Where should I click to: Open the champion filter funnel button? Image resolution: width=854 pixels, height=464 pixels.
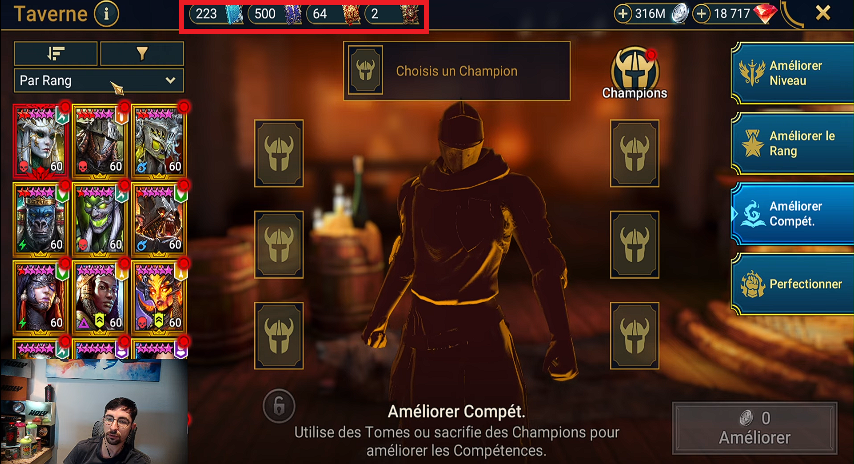coord(141,53)
